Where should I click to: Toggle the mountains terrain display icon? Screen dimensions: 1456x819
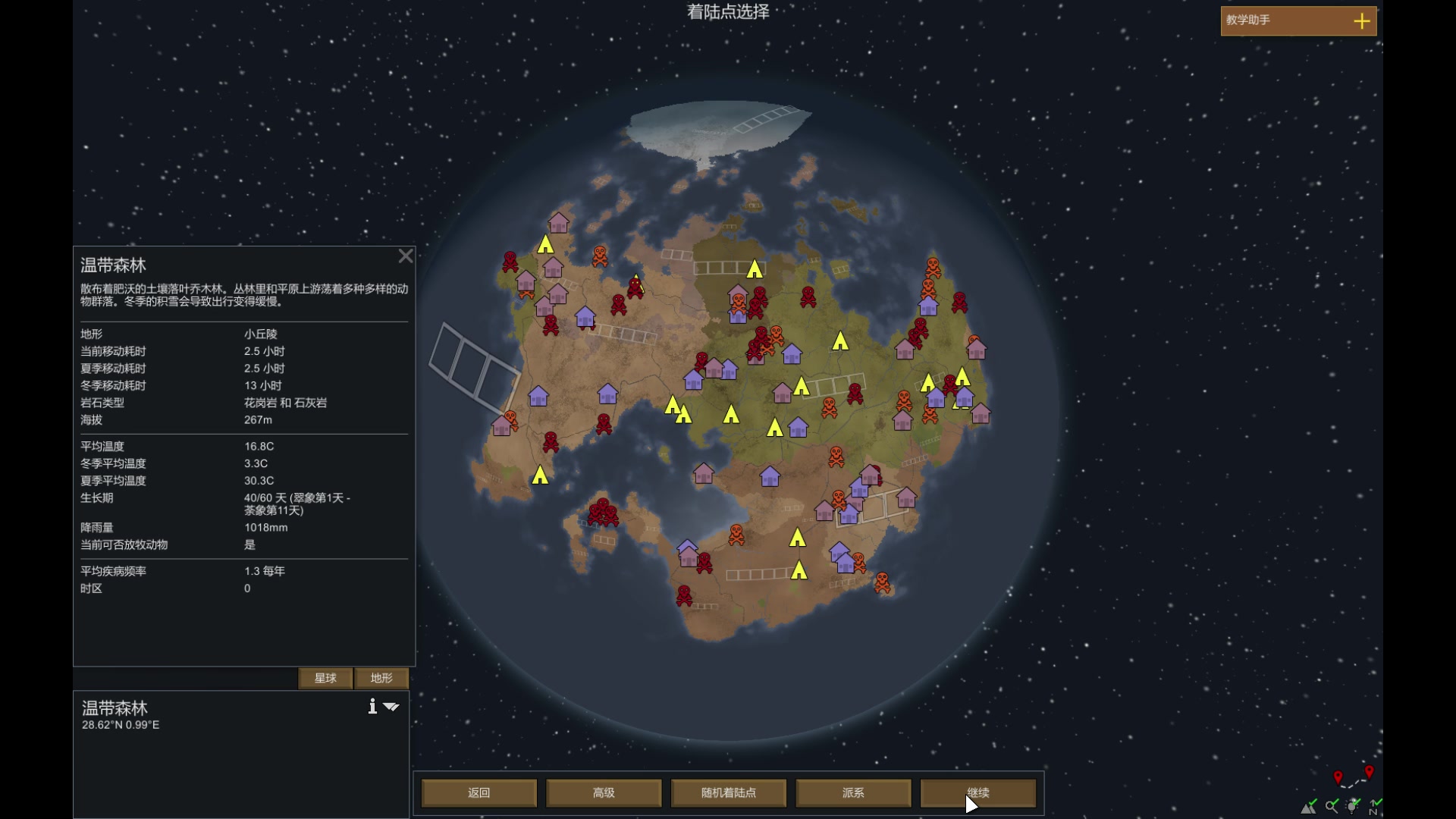click(1310, 807)
